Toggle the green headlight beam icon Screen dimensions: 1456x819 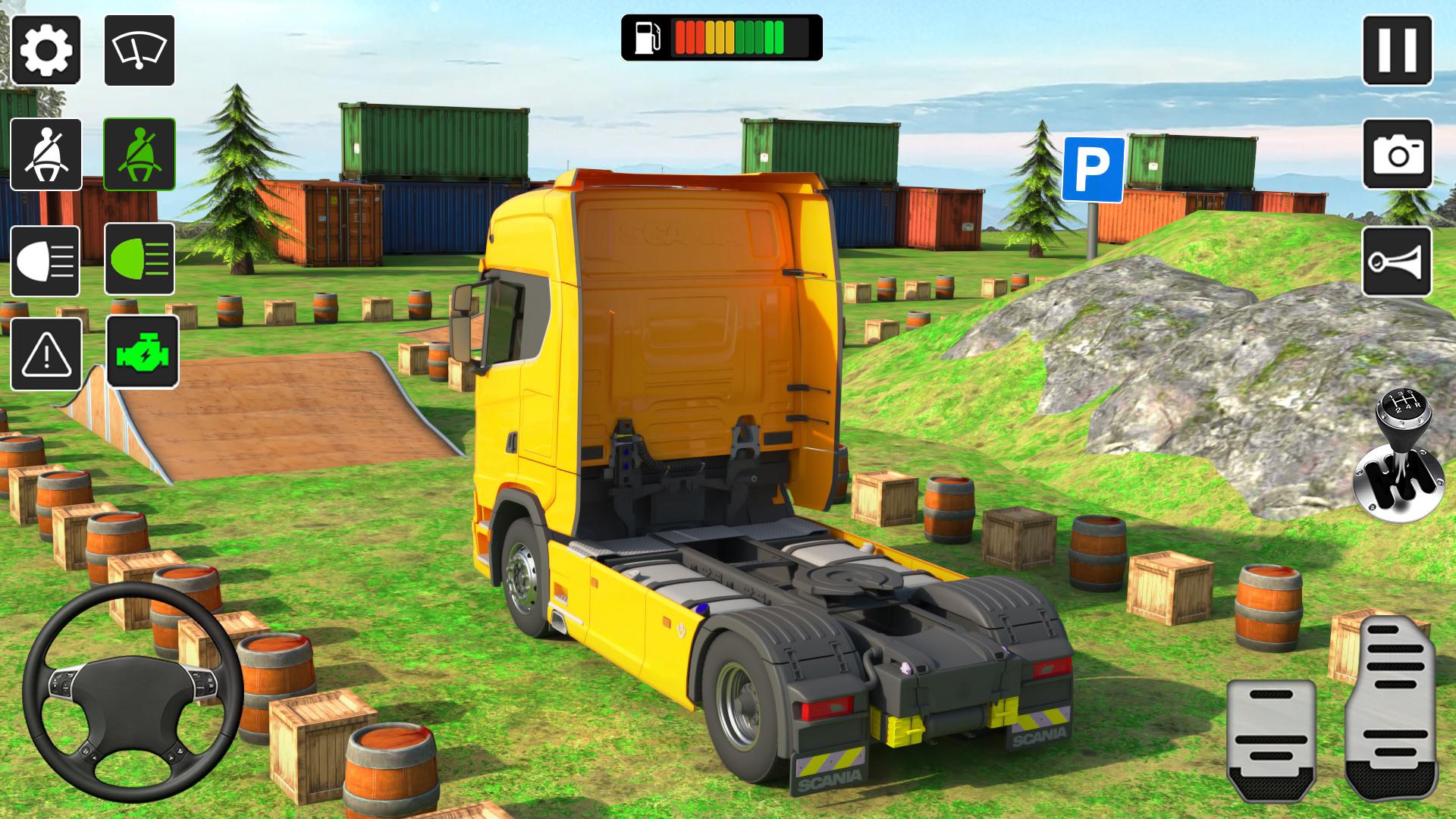coord(140,259)
